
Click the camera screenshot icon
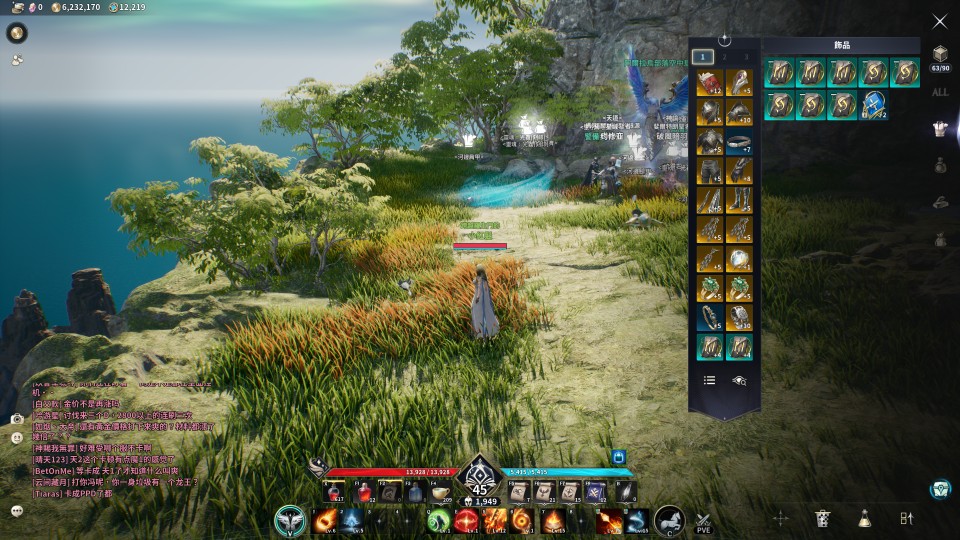17,419
